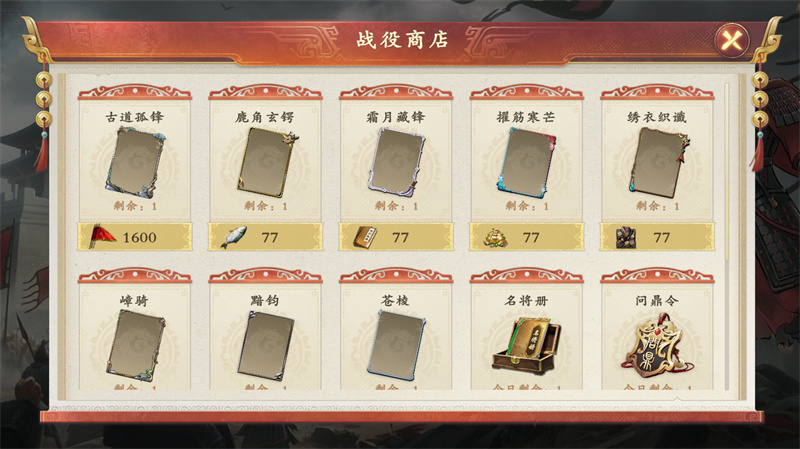This screenshot has height=449, width=800.
Task: Select the 鹿角玄锷 card item
Action: [x=265, y=160]
